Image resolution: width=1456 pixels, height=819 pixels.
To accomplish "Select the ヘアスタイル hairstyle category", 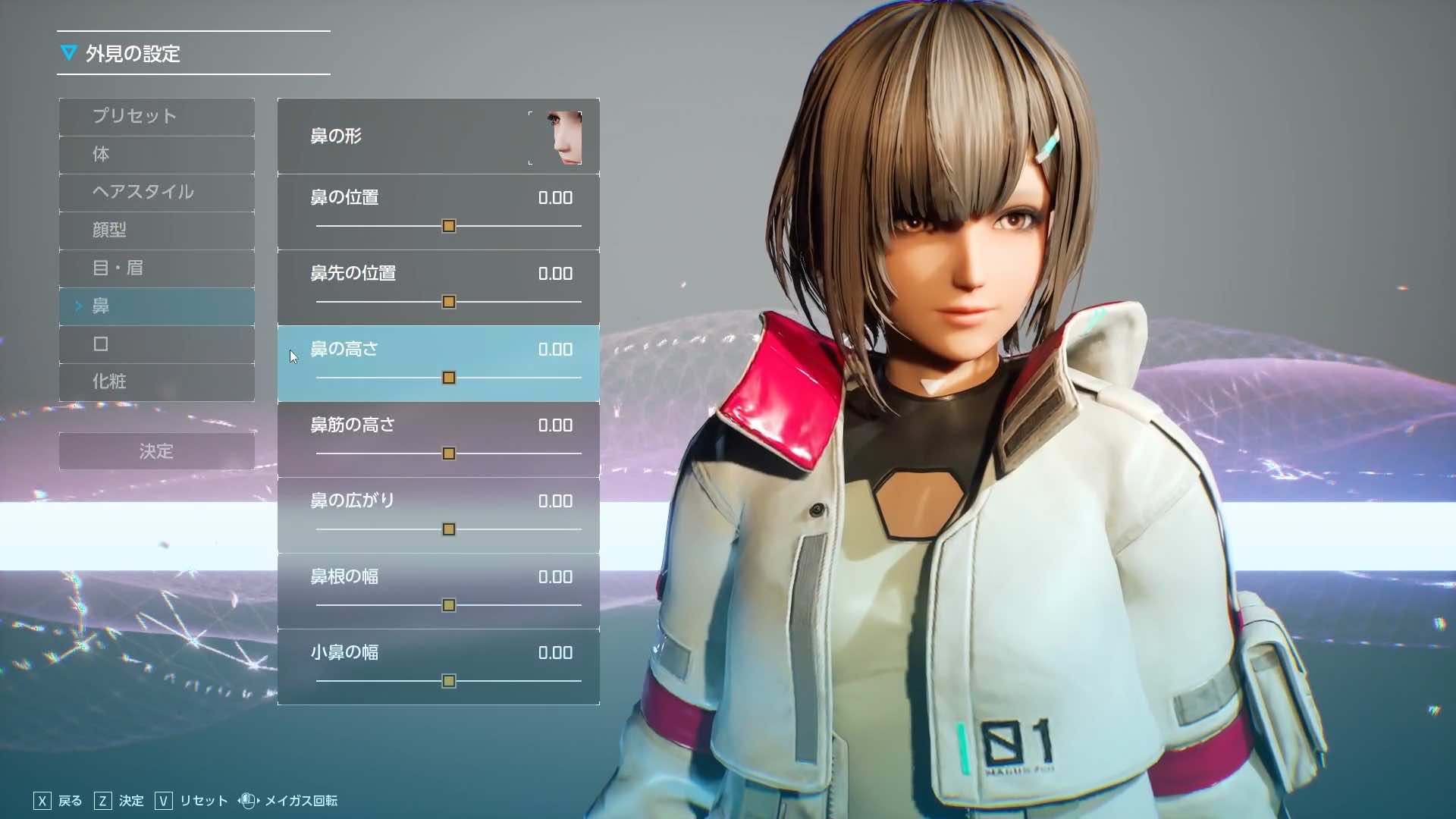I will point(156,193).
